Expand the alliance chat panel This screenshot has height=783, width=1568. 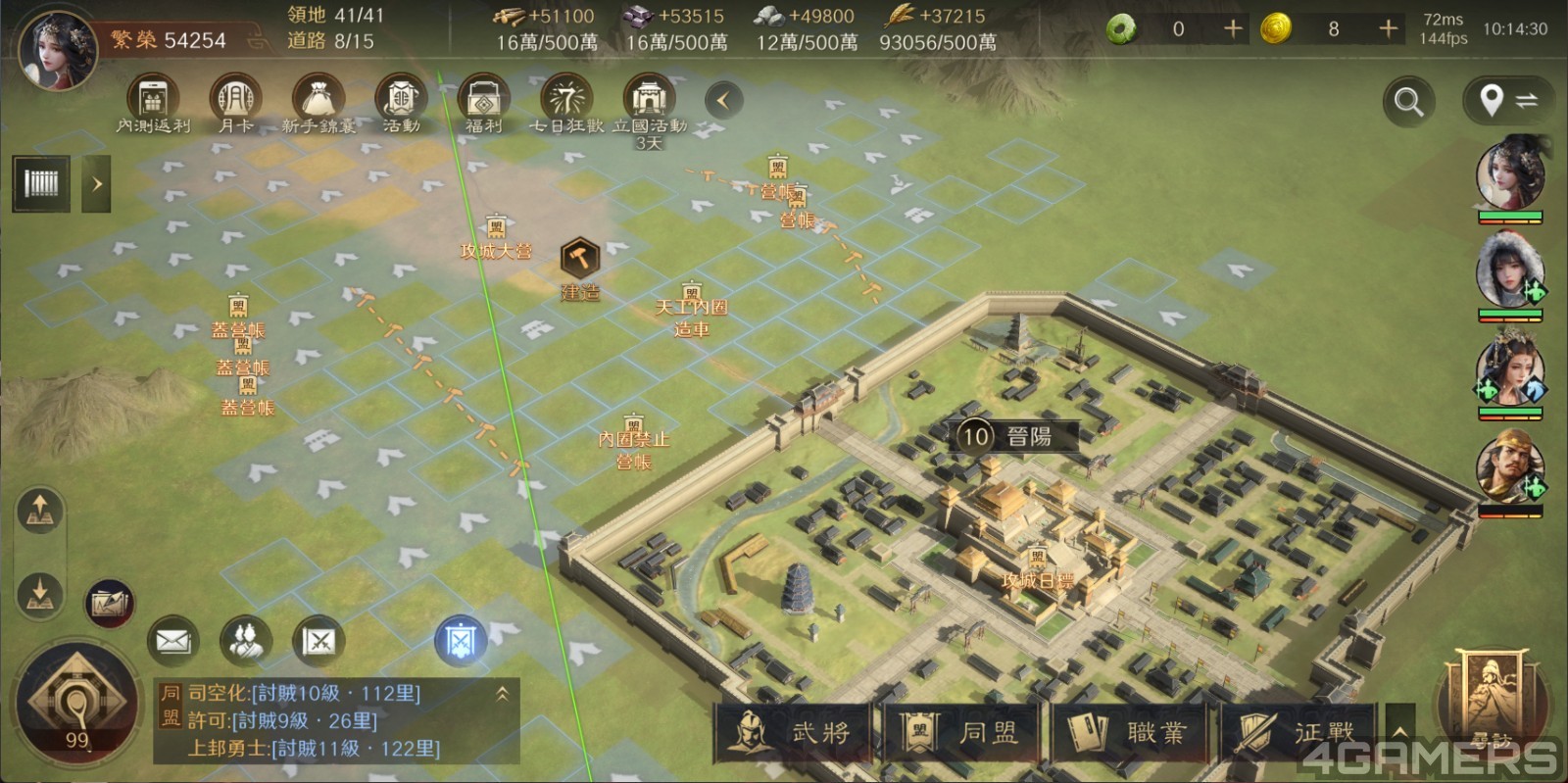[502, 694]
